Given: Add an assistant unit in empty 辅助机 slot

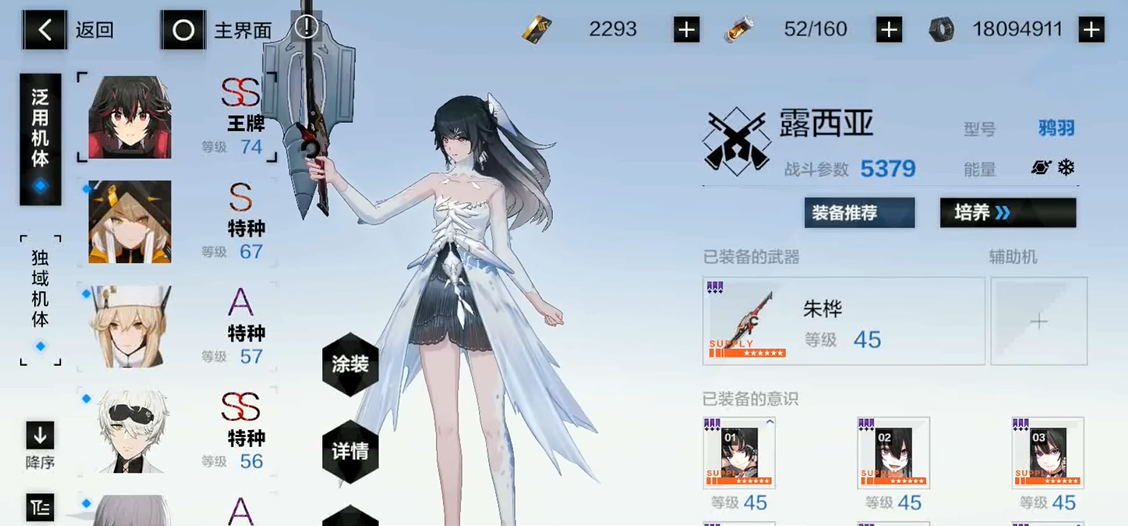Looking at the screenshot, I should coord(1039,321).
